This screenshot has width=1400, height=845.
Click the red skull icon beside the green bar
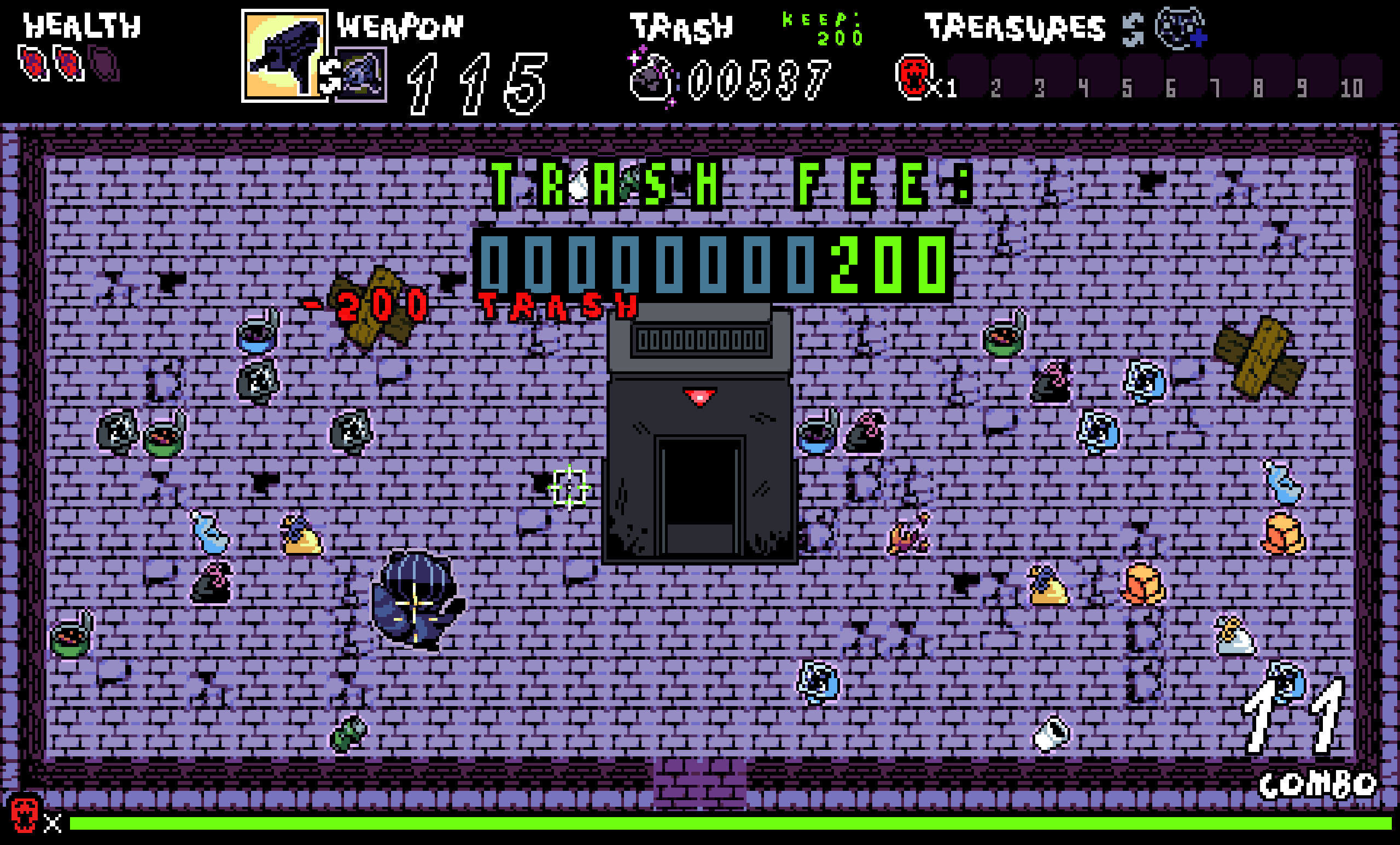25,815
